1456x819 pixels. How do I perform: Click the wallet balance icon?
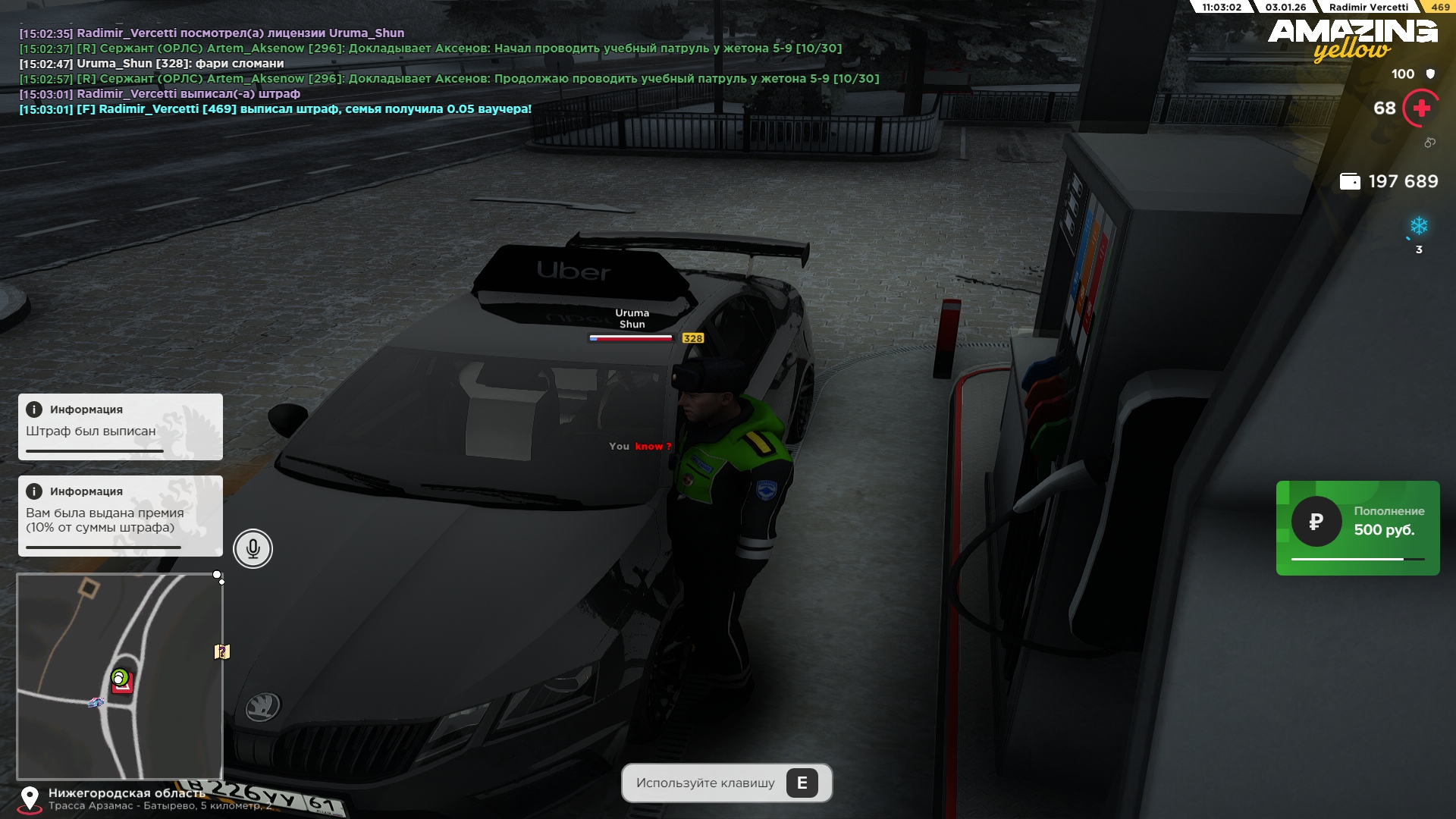[1350, 181]
